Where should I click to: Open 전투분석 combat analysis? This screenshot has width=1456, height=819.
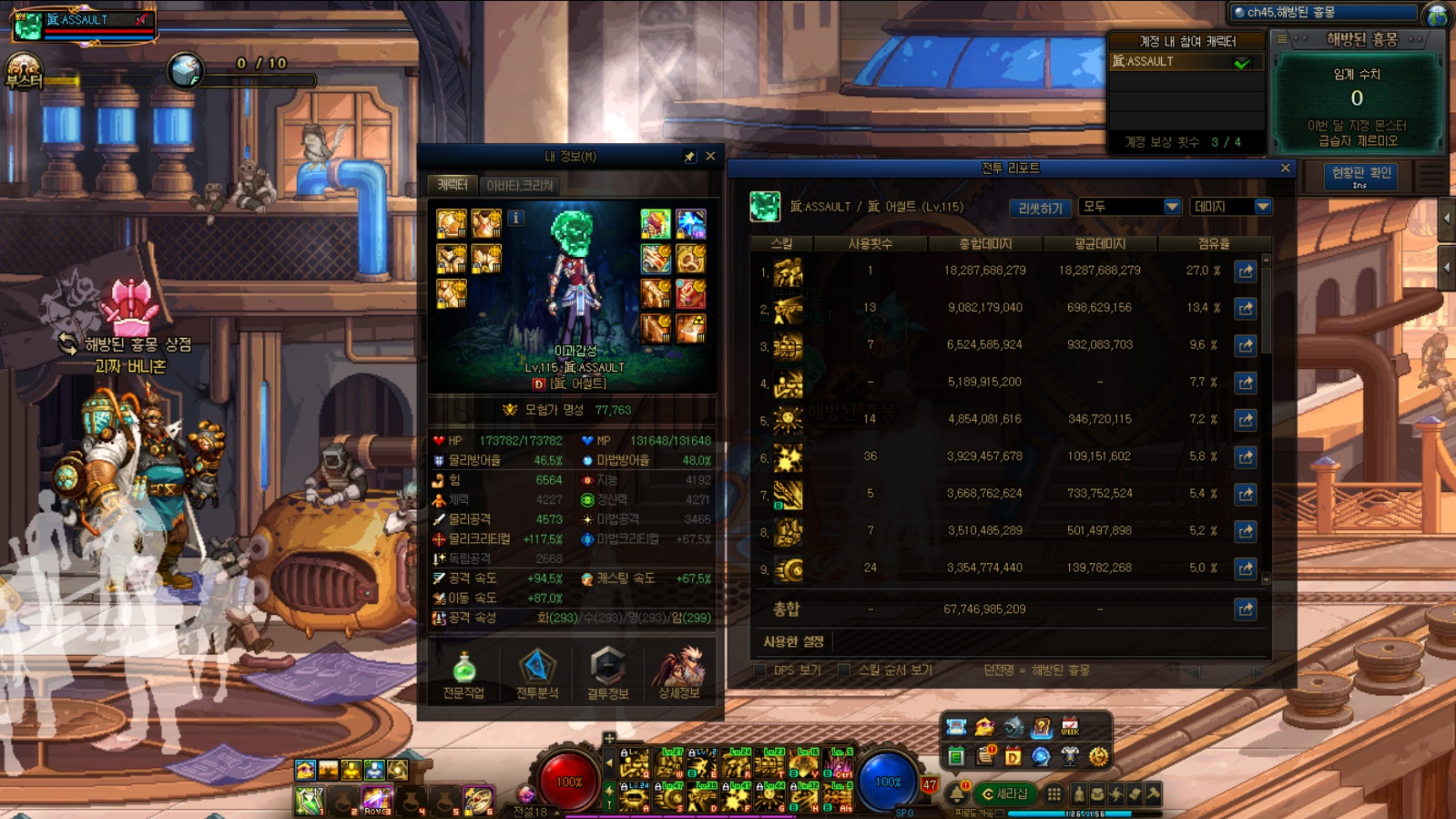(x=536, y=674)
